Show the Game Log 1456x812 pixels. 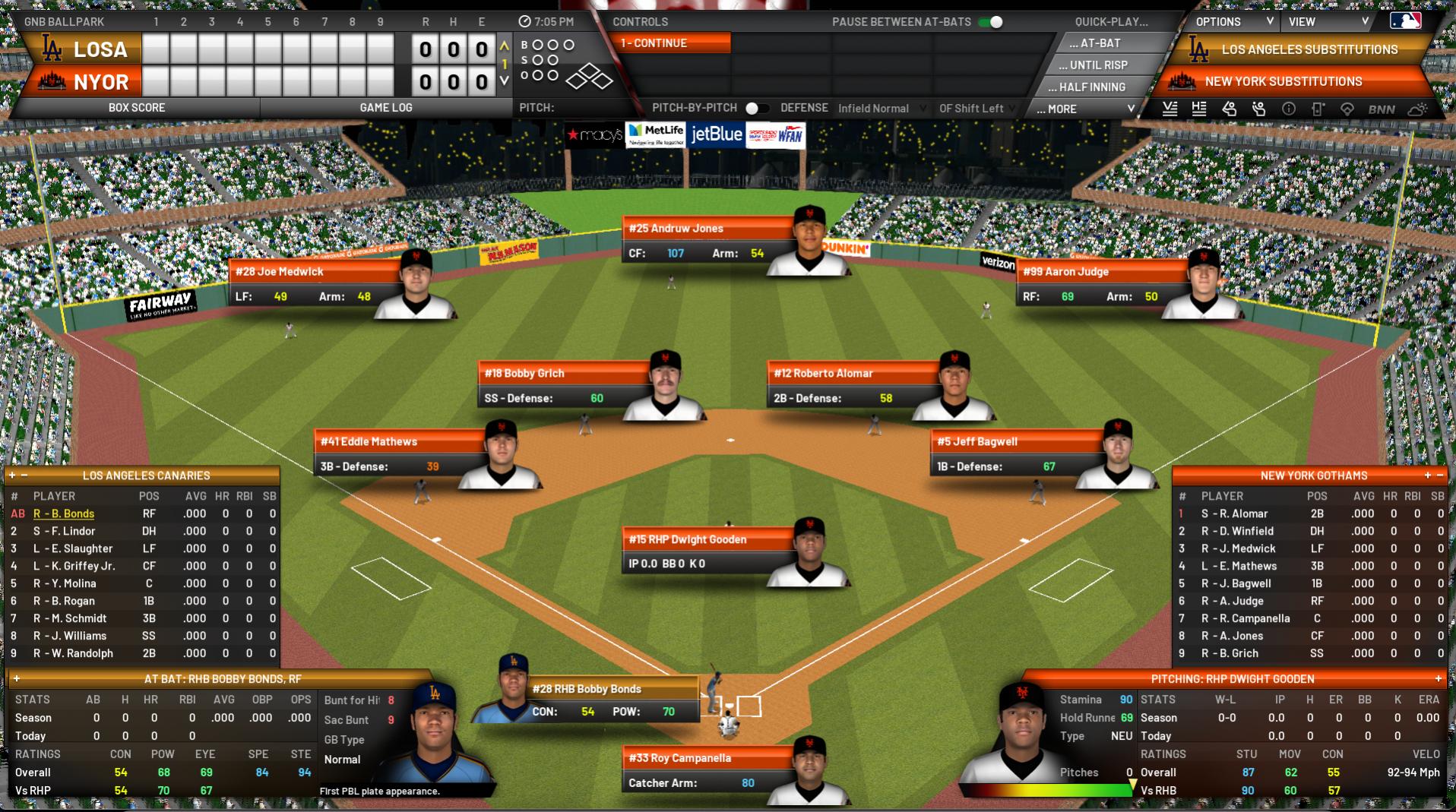coord(386,108)
